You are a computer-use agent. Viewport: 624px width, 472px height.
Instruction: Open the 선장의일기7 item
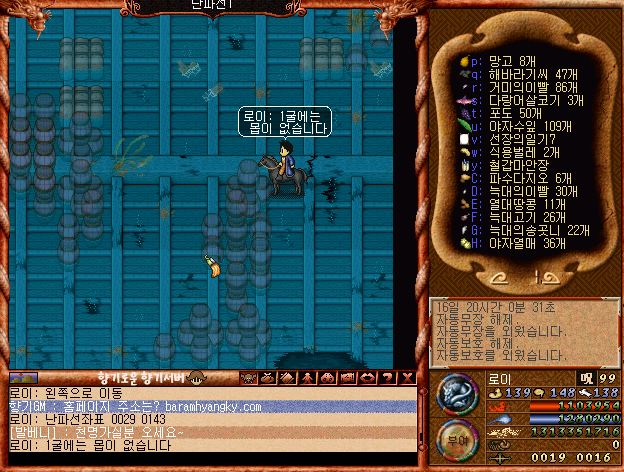(510, 139)
